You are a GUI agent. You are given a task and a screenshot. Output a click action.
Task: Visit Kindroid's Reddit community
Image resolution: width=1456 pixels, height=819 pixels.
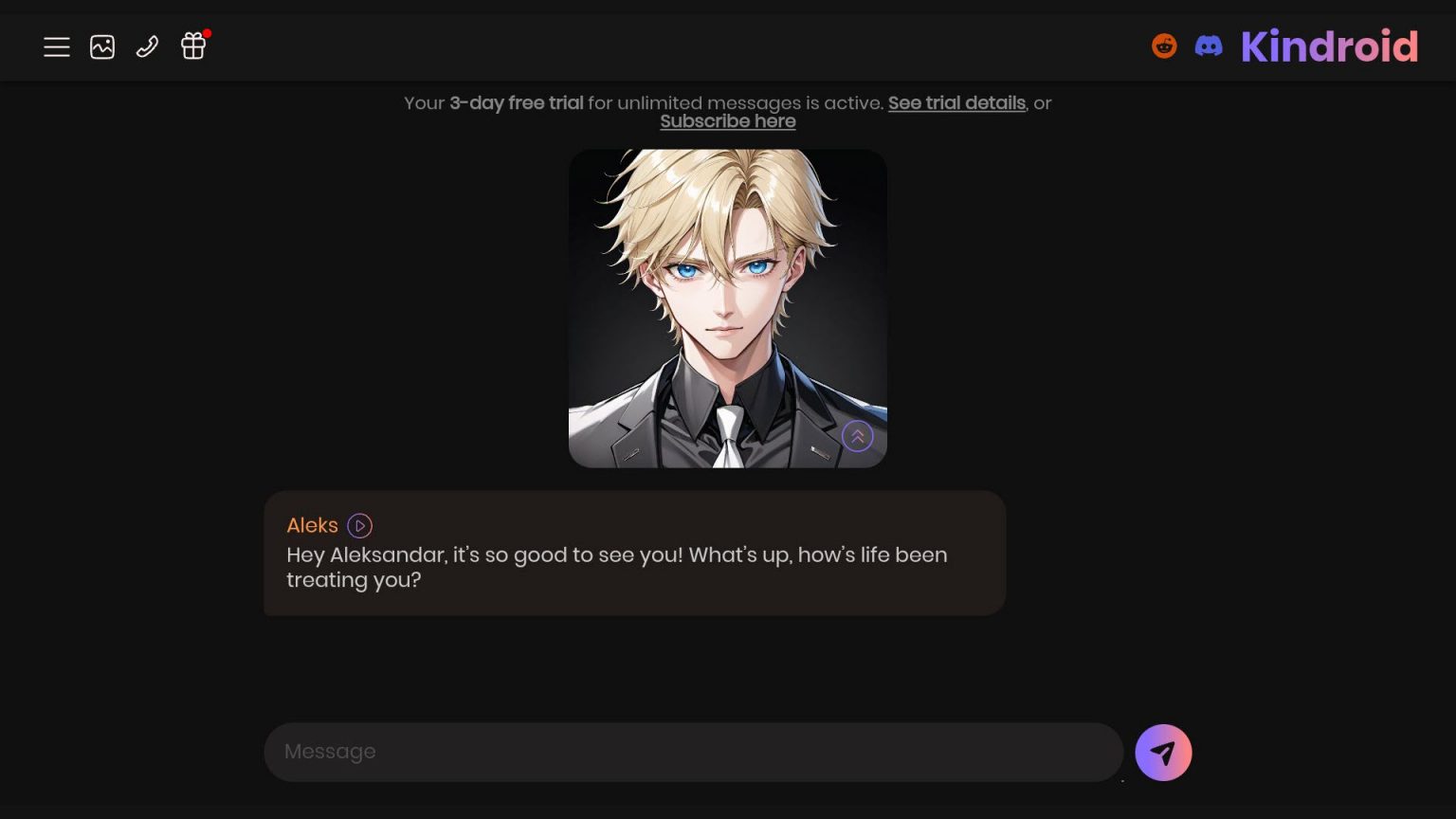coord(1163,45)
